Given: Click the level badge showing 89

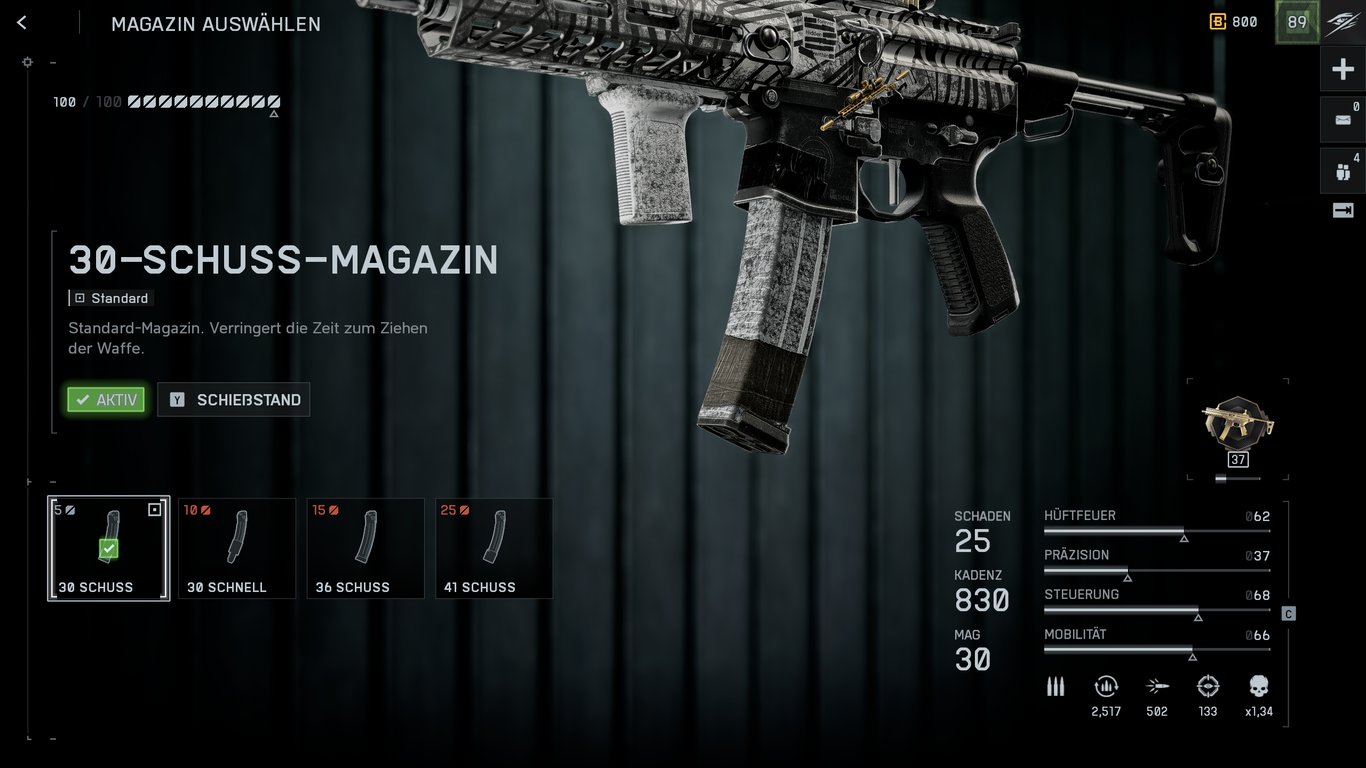Looking at the screenshot, I should (x=1296, y=21).
